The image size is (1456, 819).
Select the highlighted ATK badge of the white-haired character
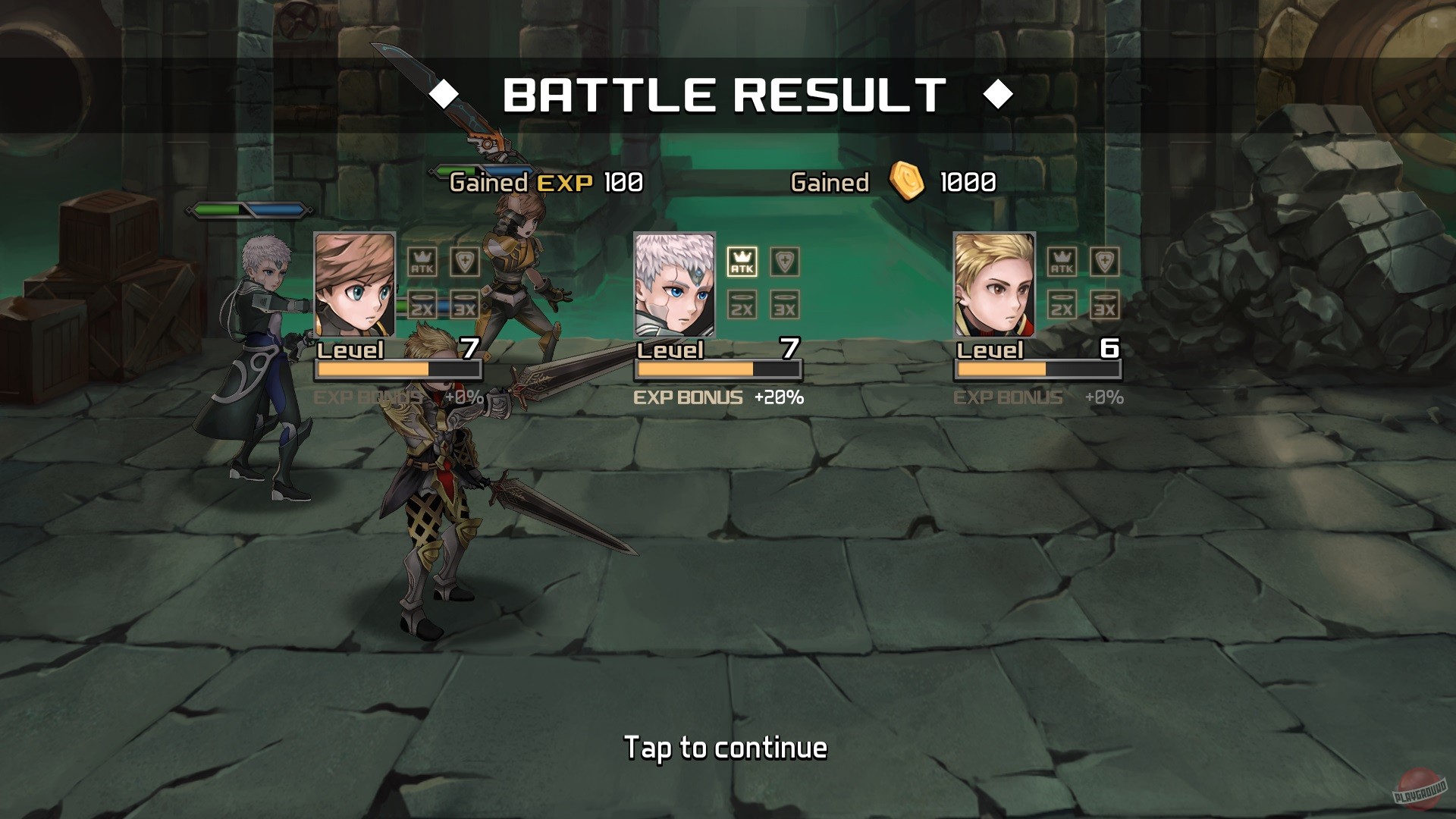click(x=742, y=262)
